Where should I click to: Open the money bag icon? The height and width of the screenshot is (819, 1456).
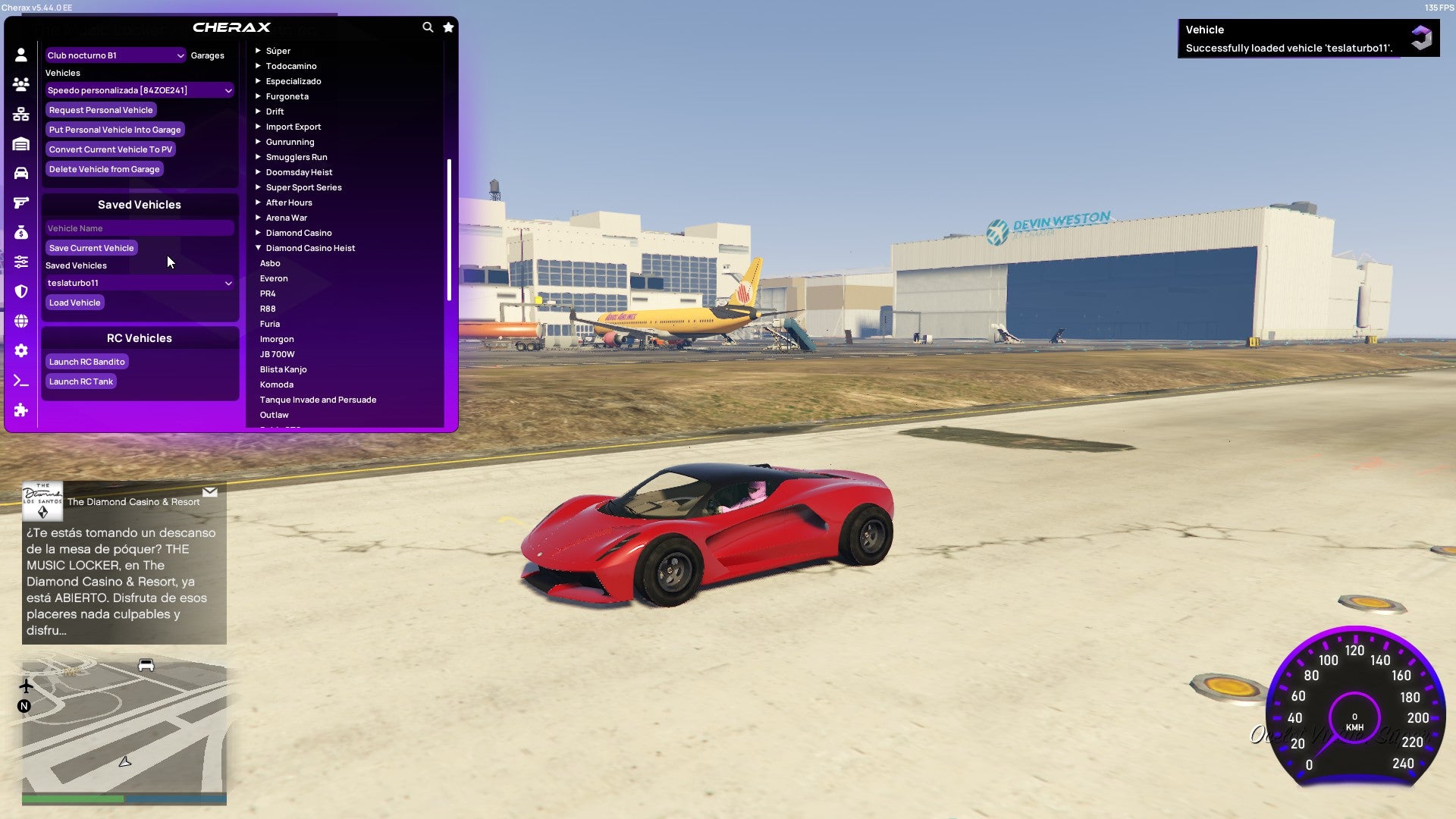pyautogui.click(x=21, y=232)
